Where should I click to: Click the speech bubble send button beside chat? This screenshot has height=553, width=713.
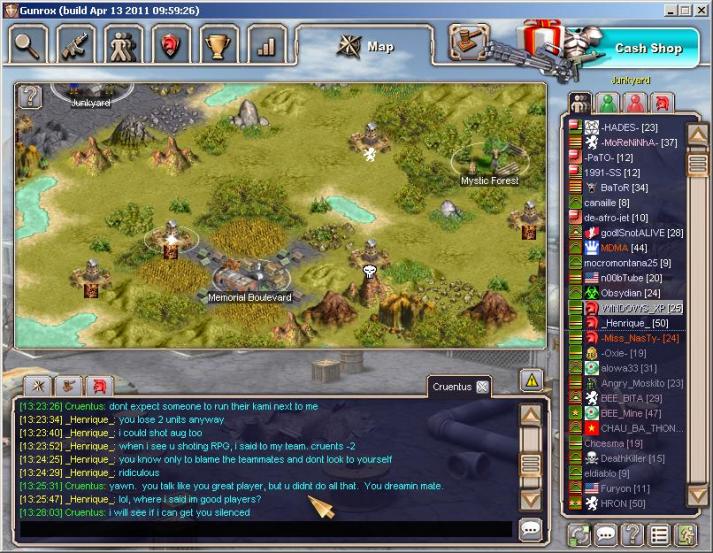(x=531, y=529)
